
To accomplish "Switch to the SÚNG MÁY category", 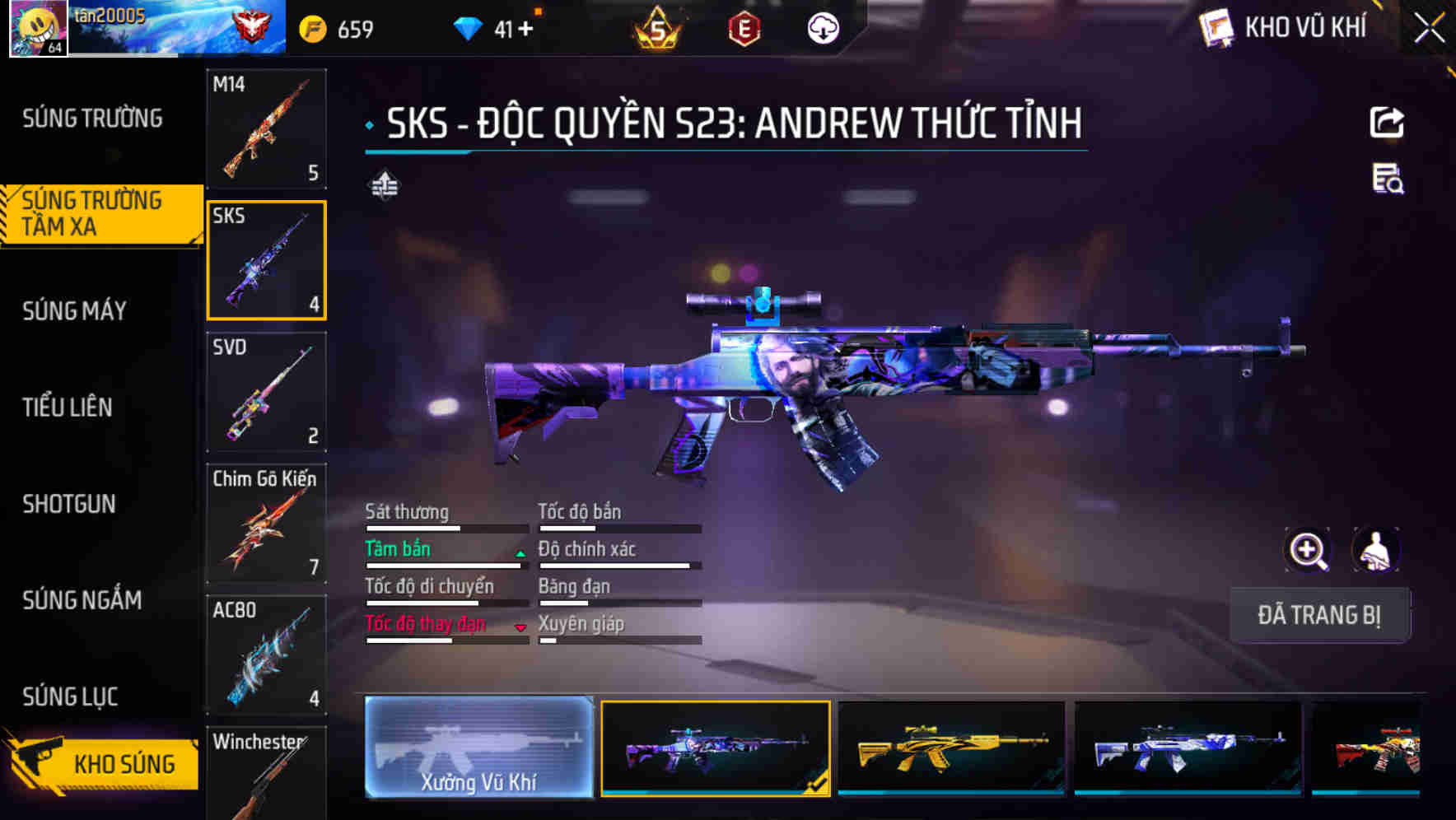I will pos(74,310).
